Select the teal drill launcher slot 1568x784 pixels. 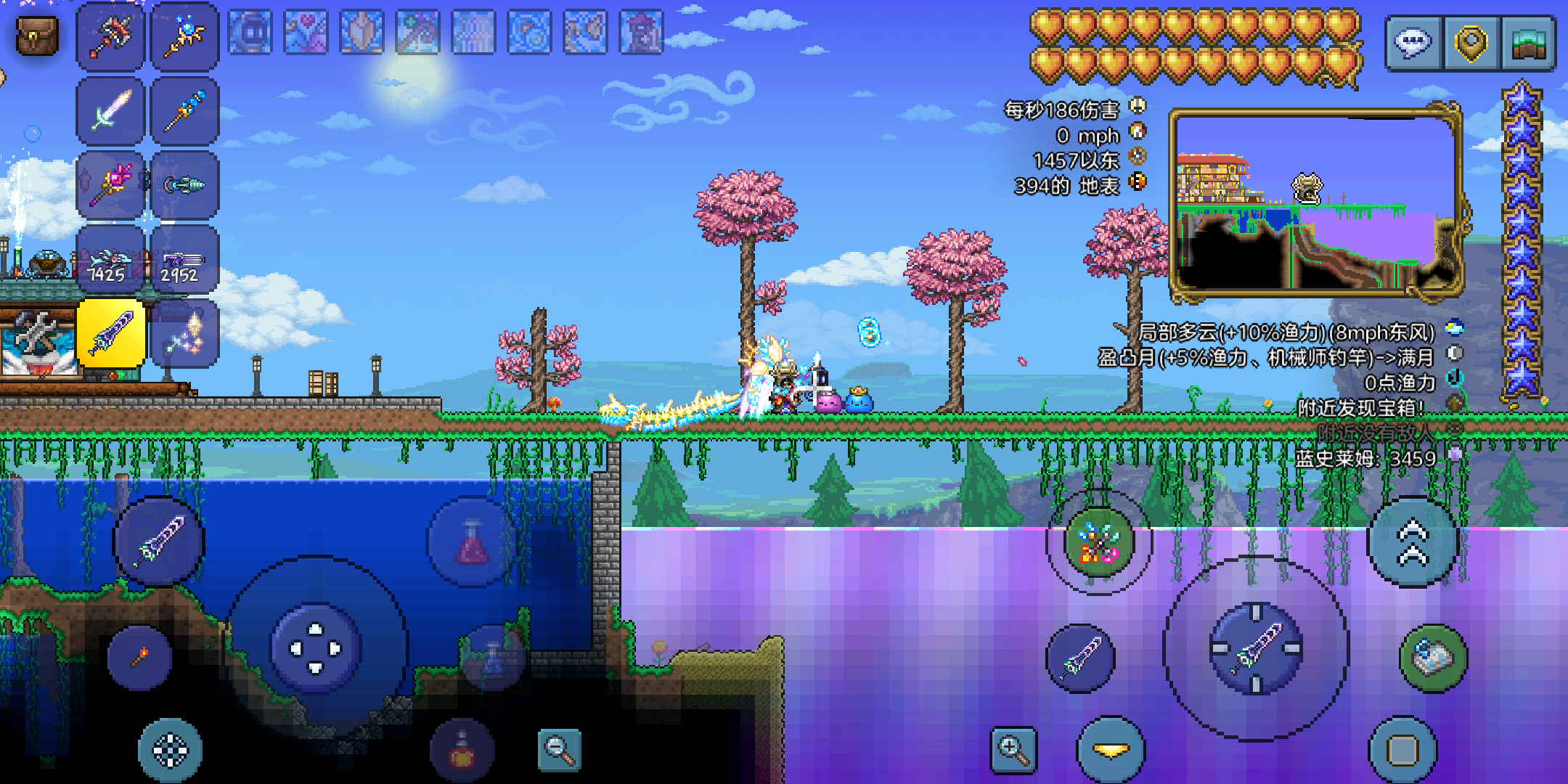tap(184, 185)
